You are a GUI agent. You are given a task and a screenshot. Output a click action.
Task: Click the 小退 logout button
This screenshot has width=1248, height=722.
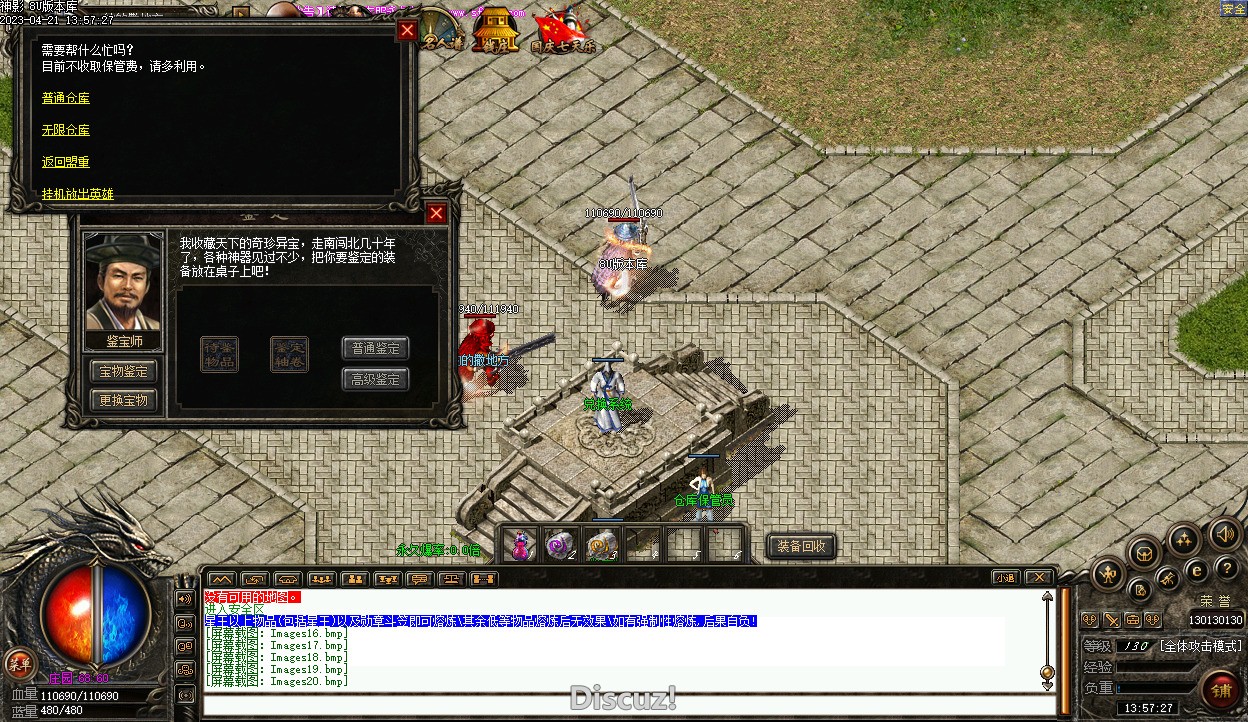click(1006, 578)
